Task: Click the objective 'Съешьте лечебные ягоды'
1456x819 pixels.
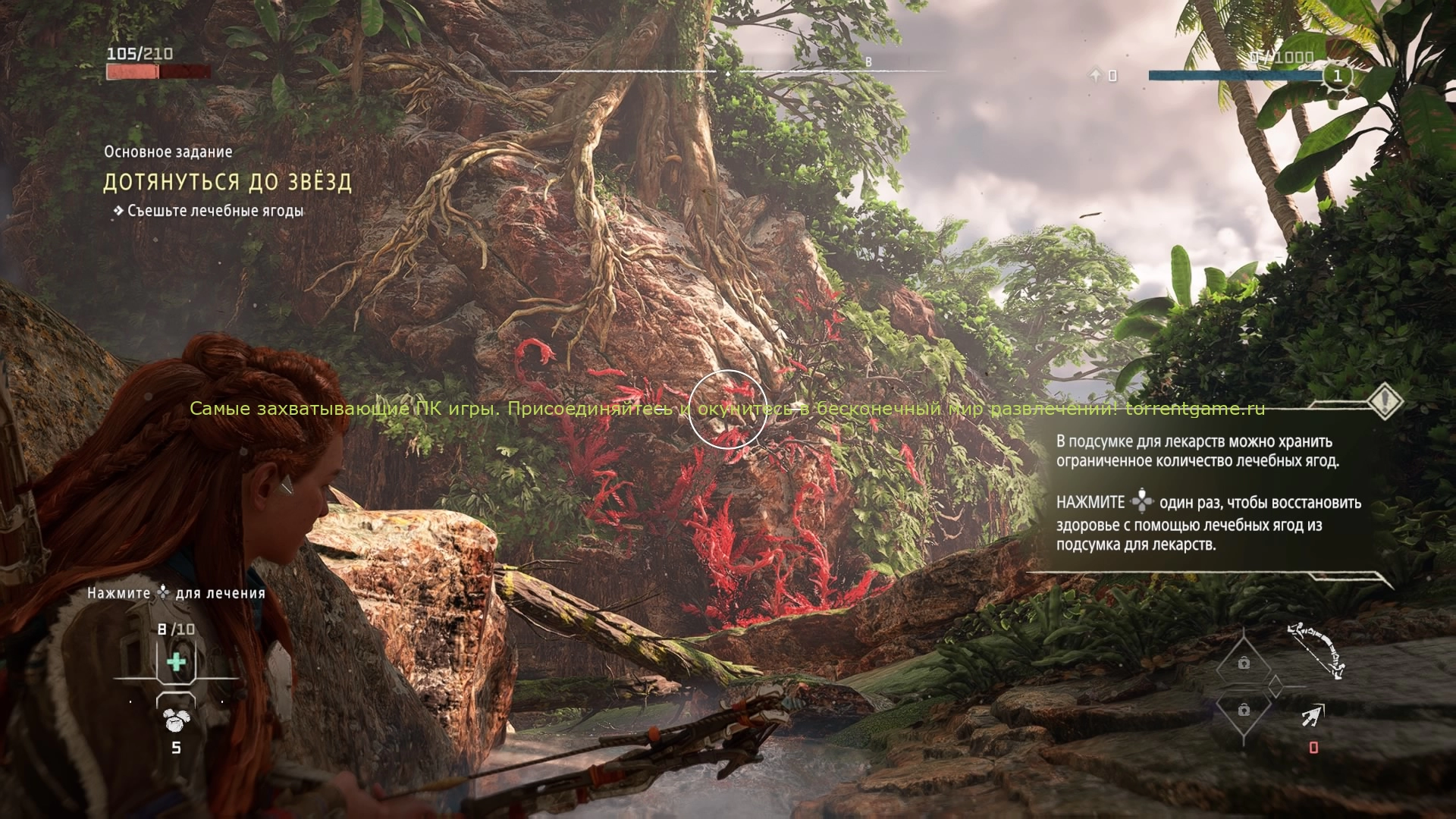Action: tap(215, 211)
